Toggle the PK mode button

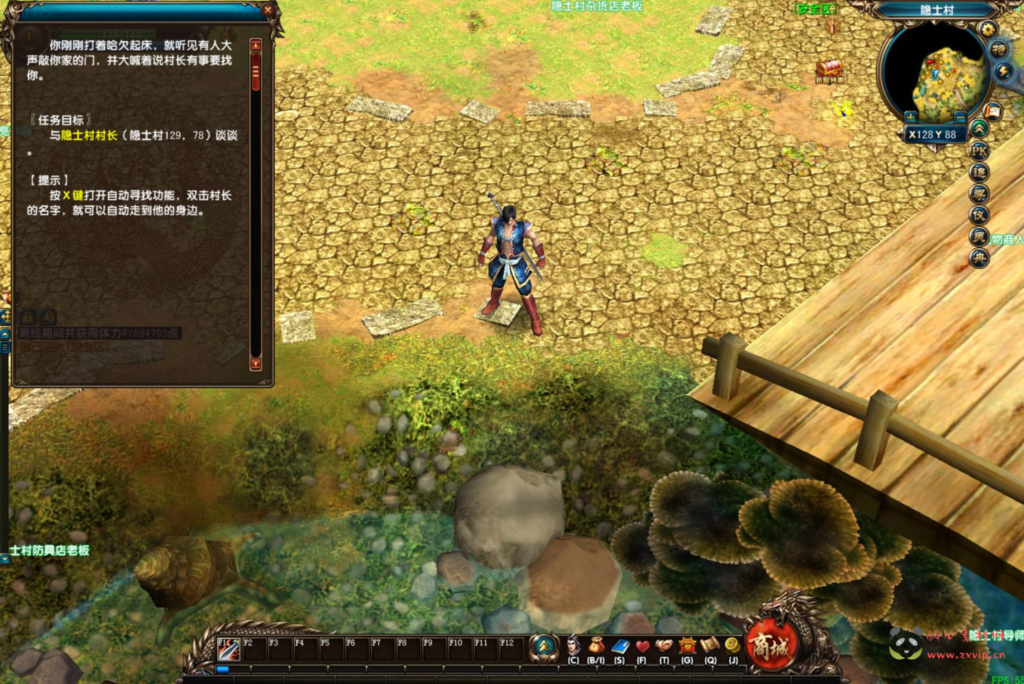(x=979, y=150)
